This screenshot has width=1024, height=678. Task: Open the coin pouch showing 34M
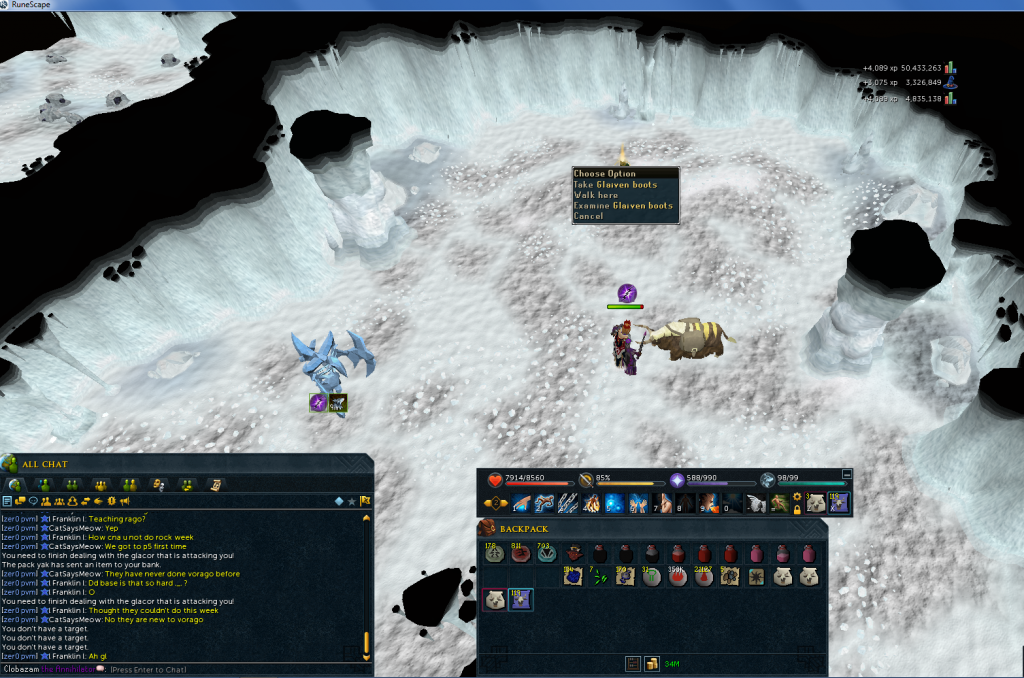pos(652,663)
